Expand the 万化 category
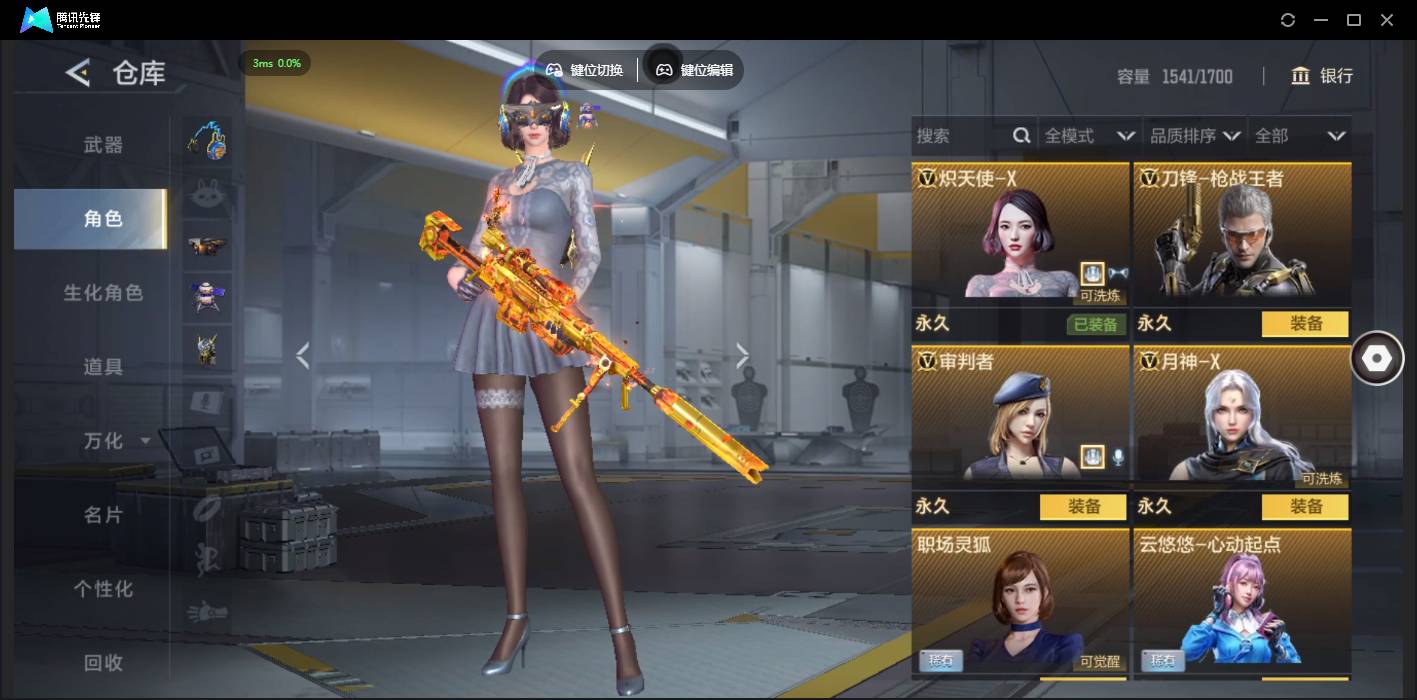 [115, 441]
